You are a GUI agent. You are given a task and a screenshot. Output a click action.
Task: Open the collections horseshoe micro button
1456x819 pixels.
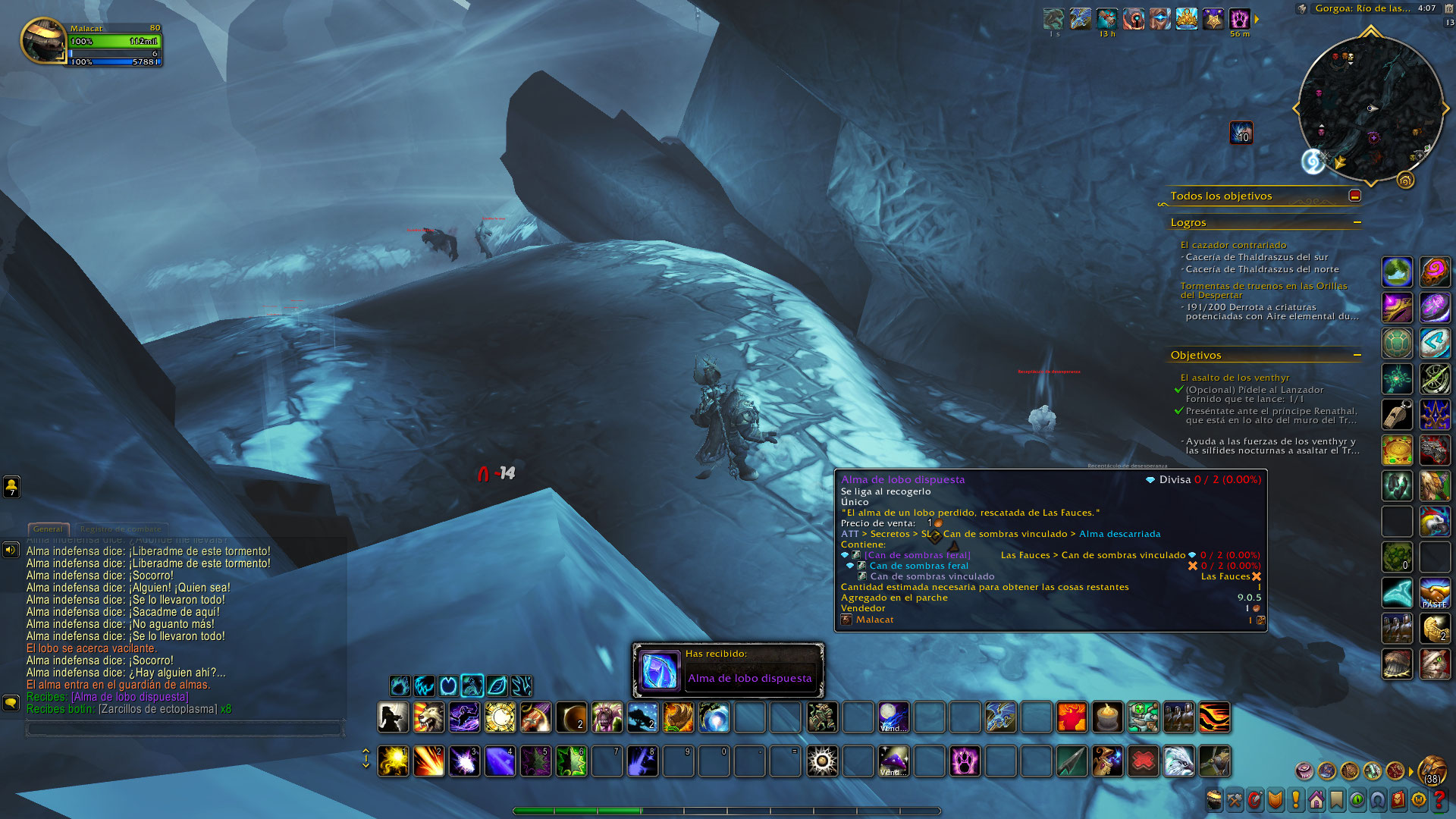point(1377,800)
